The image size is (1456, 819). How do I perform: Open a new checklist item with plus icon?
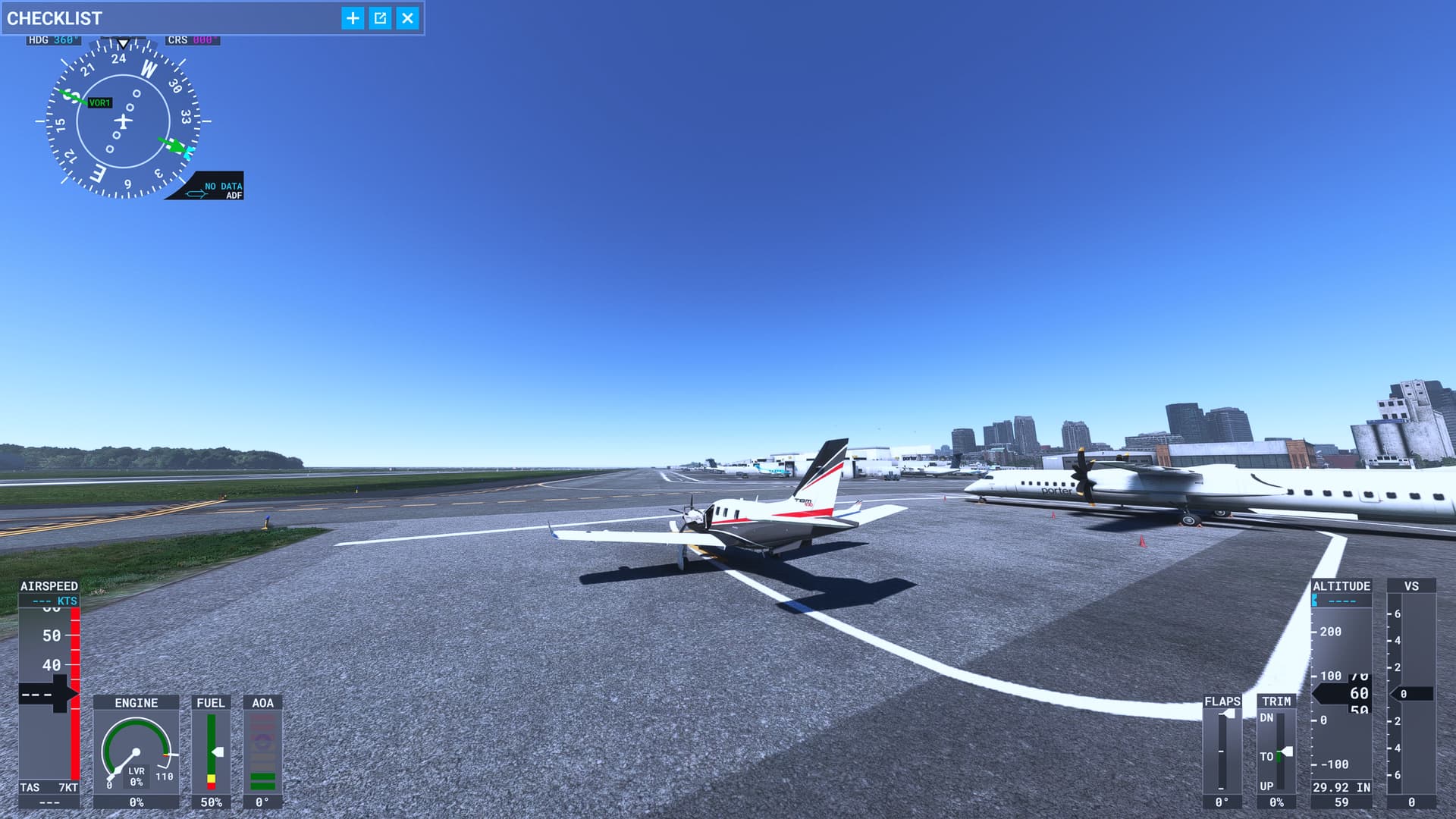click(352, 19)
